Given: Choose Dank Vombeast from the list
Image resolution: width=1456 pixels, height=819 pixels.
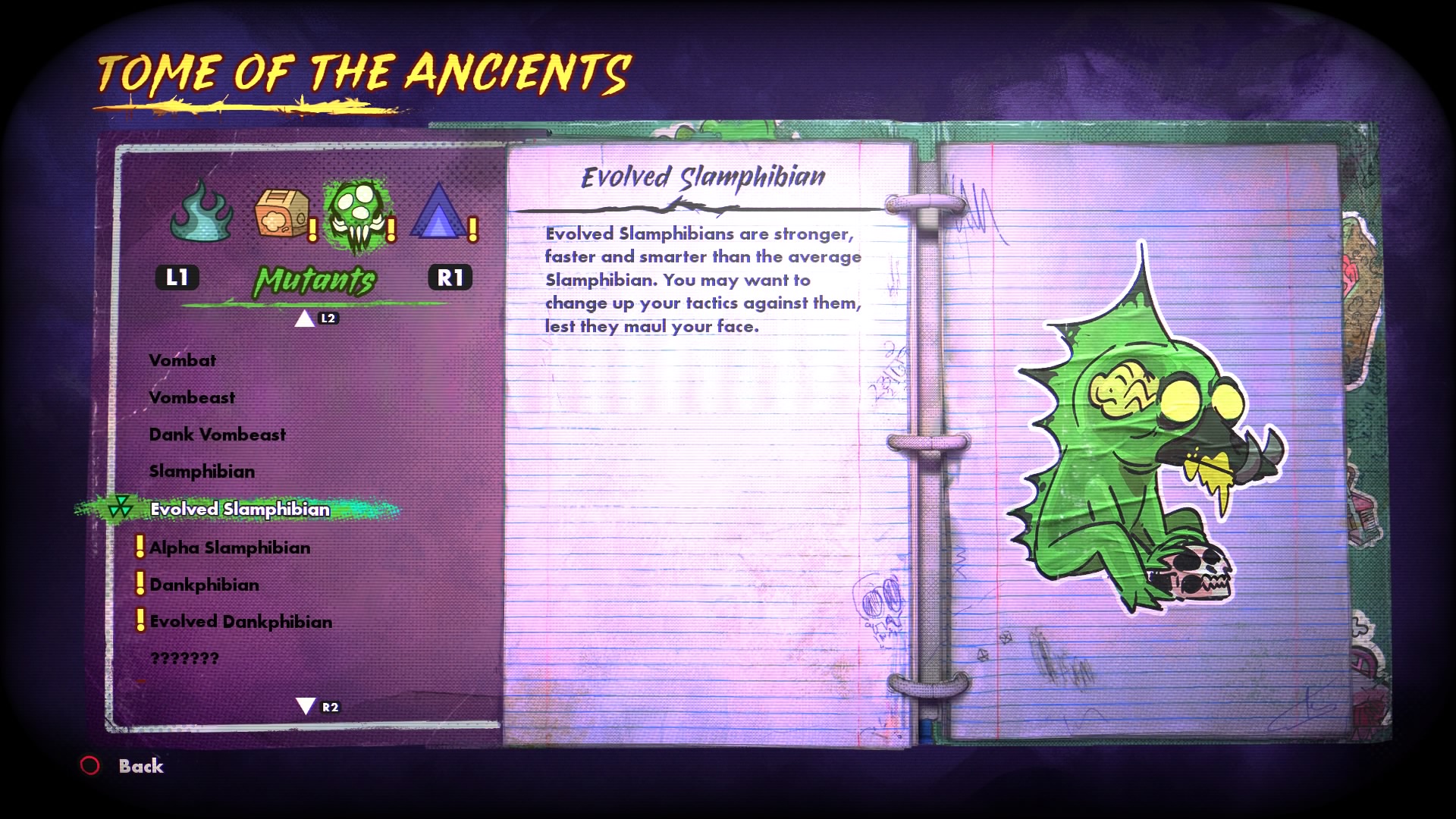Looking at the screenshot, I should 218,435.
